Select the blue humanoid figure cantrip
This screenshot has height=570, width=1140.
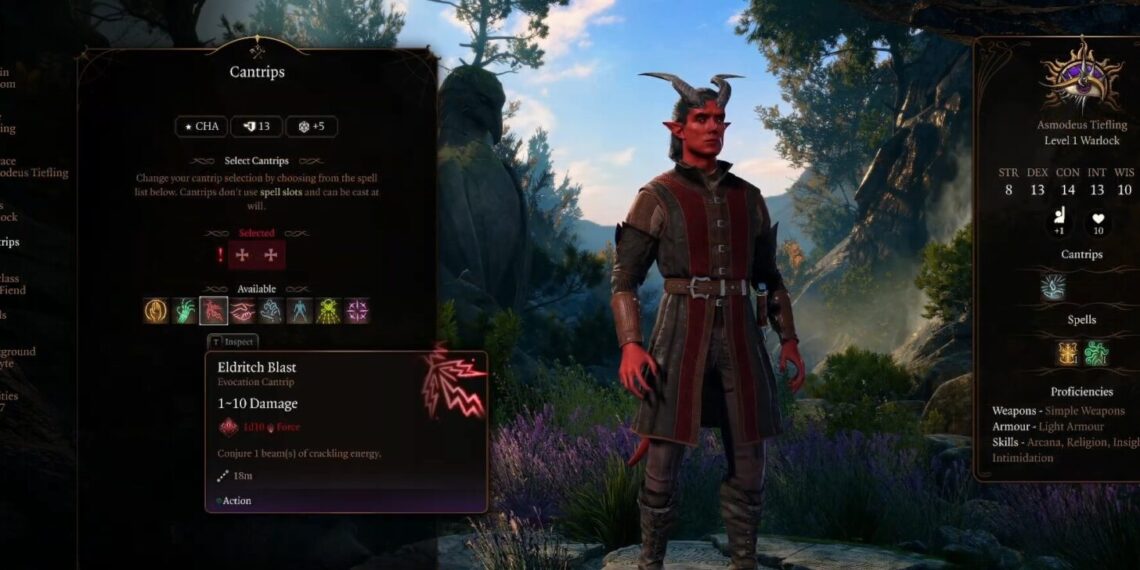point(300,311)
